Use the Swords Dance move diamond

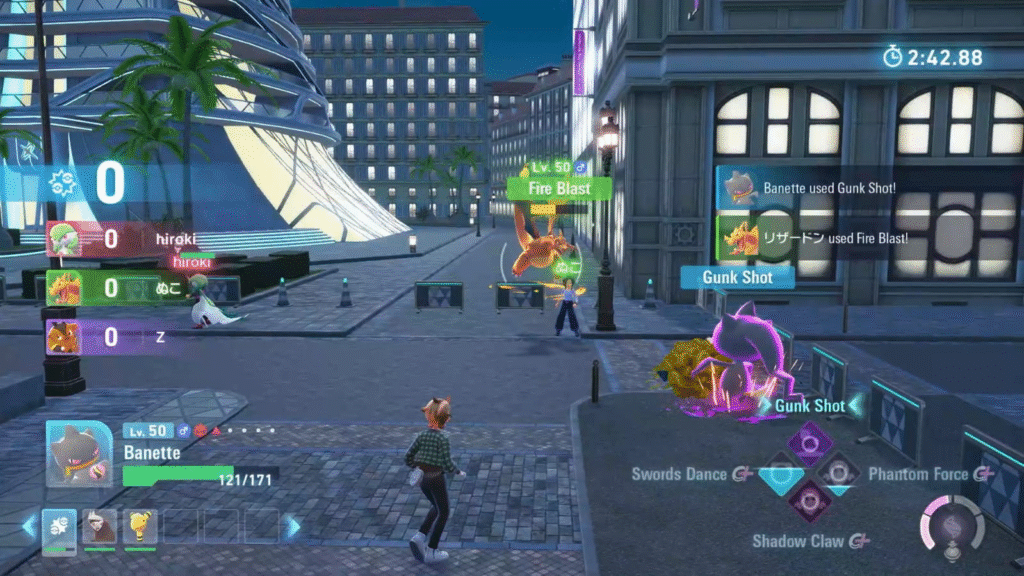[781, 473]
